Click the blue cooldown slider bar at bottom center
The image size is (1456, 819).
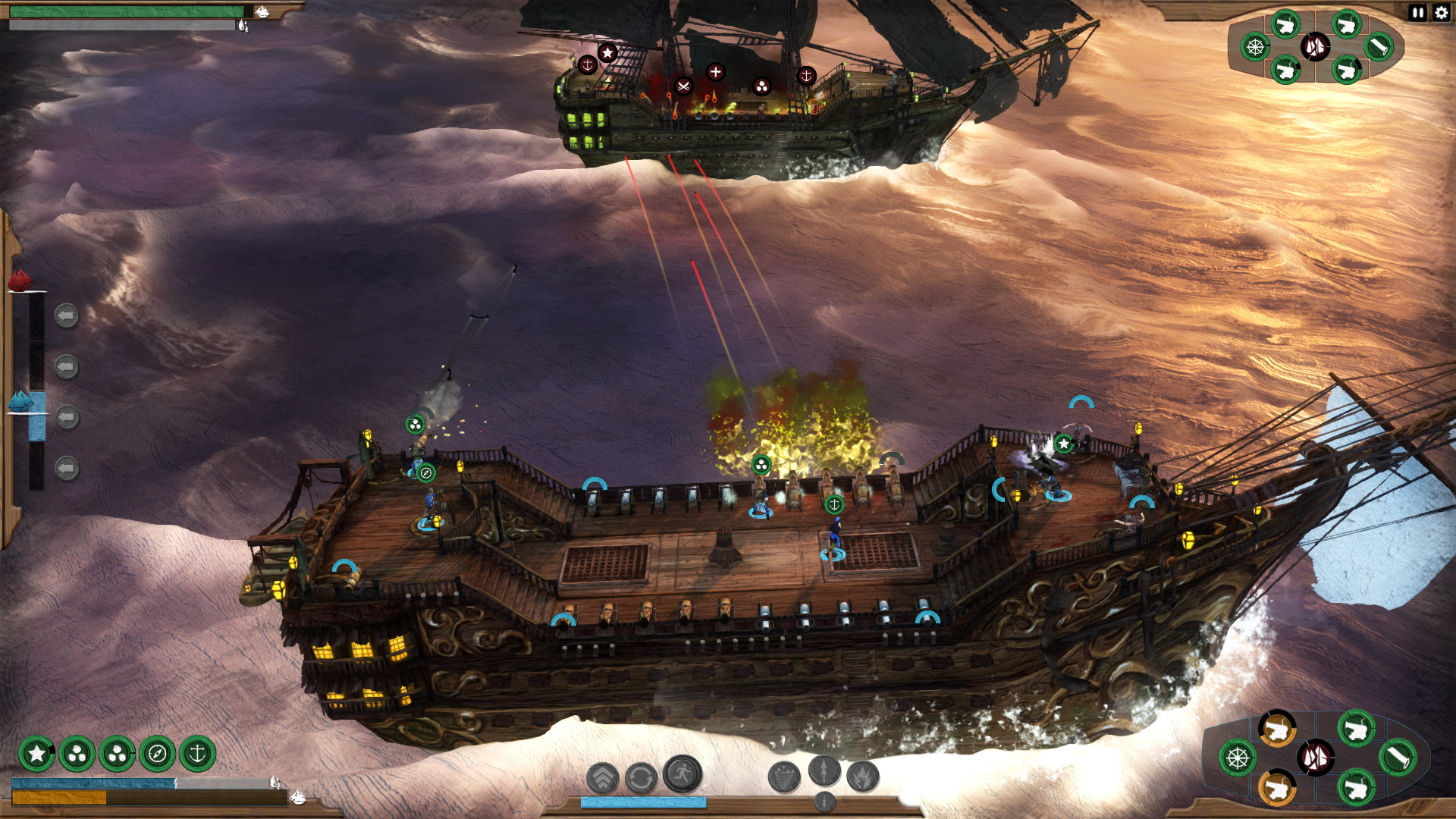click(644, 802)
